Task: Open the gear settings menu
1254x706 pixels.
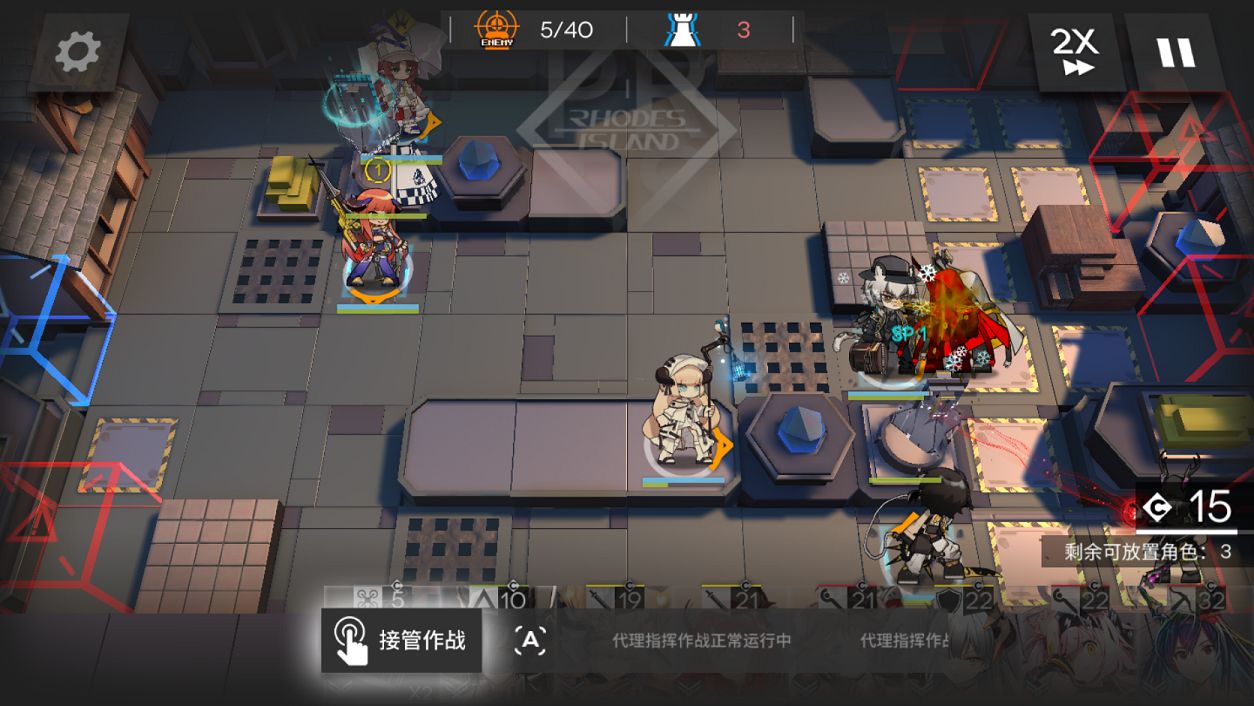Action: [x=78, y=52]
